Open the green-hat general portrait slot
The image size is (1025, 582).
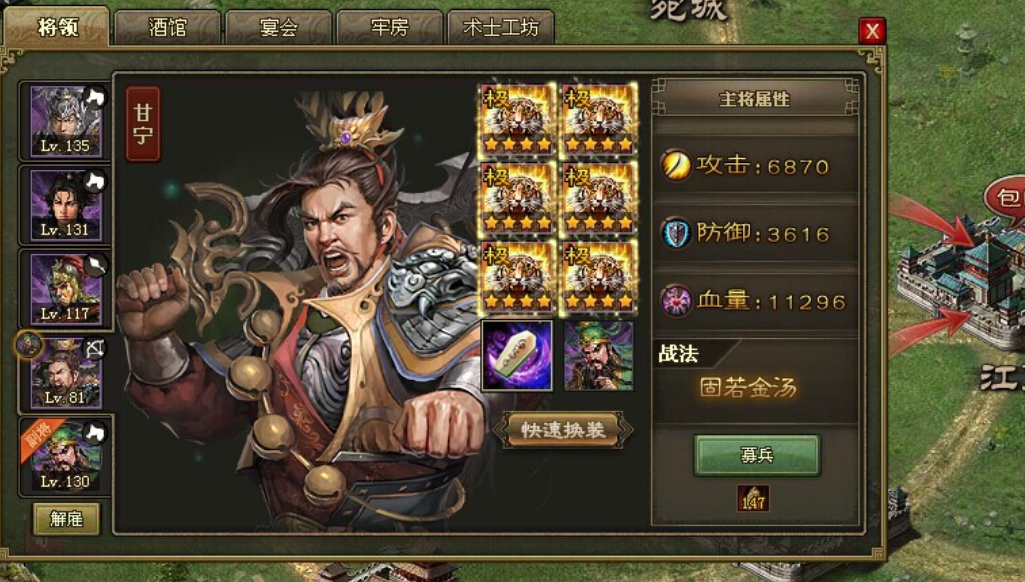[x=598, y=355]
